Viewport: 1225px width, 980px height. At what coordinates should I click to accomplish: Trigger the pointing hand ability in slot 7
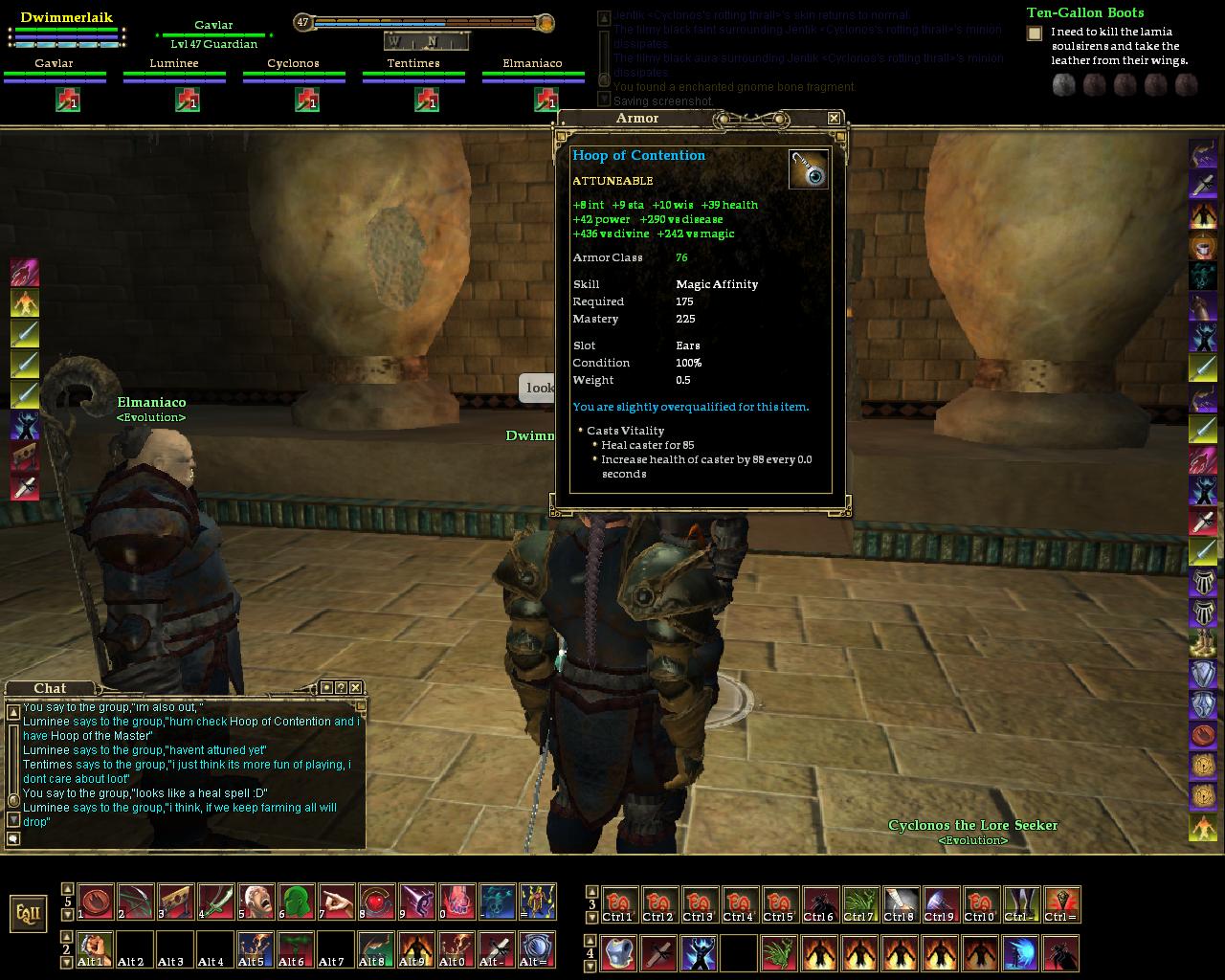[x=336, y=902]
